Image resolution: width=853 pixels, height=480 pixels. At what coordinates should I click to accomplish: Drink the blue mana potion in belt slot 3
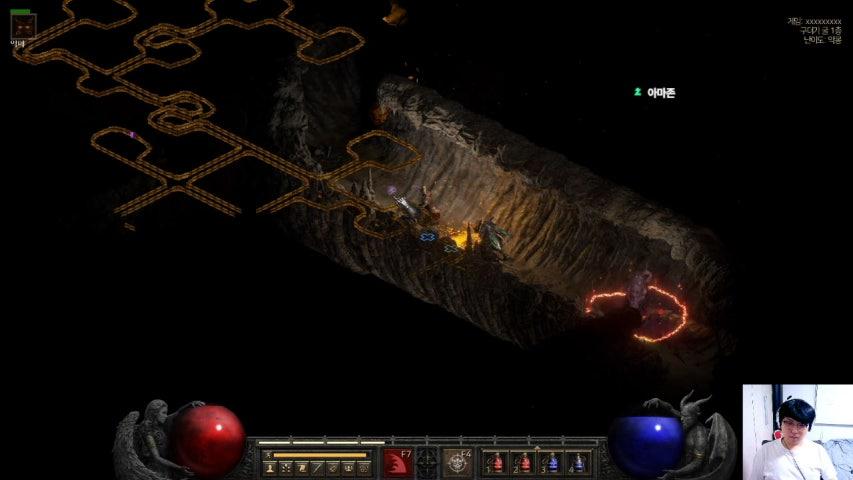tap(552, 462)
